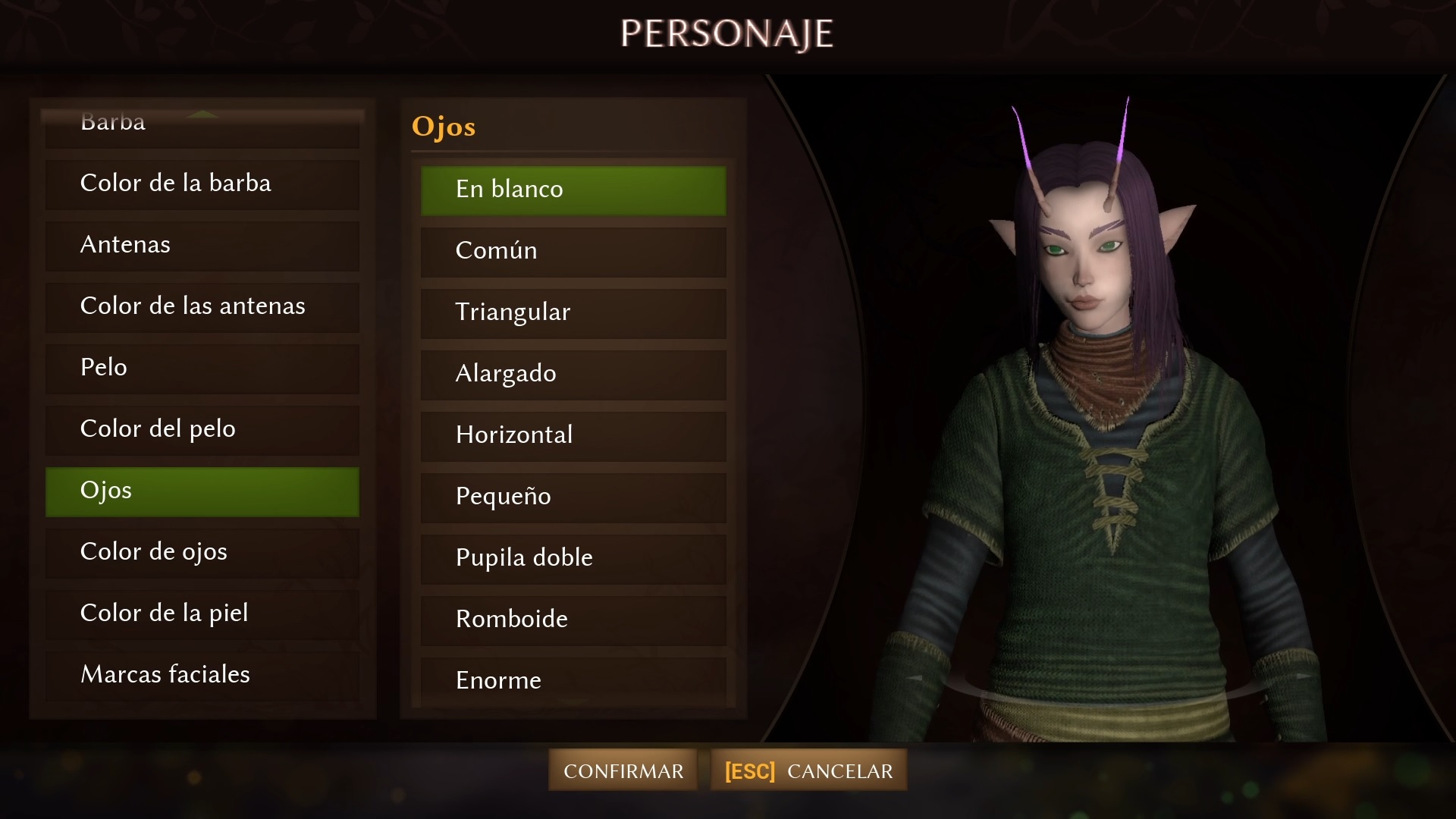Select the Alargado eye style
The image size is (1456, 819).
click(573, 374)
